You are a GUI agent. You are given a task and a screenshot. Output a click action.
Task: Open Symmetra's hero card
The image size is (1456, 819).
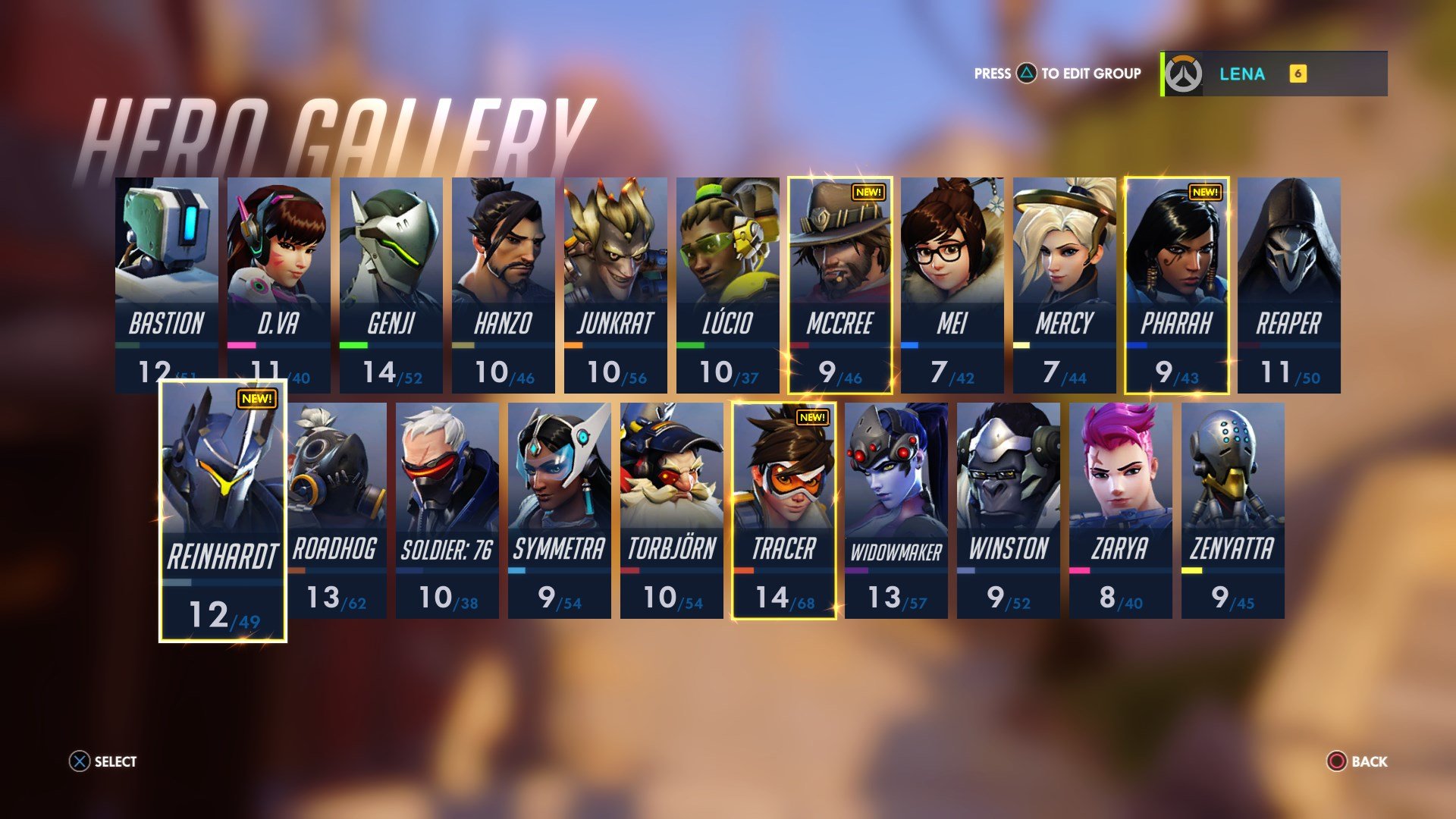tap(559, 510)
